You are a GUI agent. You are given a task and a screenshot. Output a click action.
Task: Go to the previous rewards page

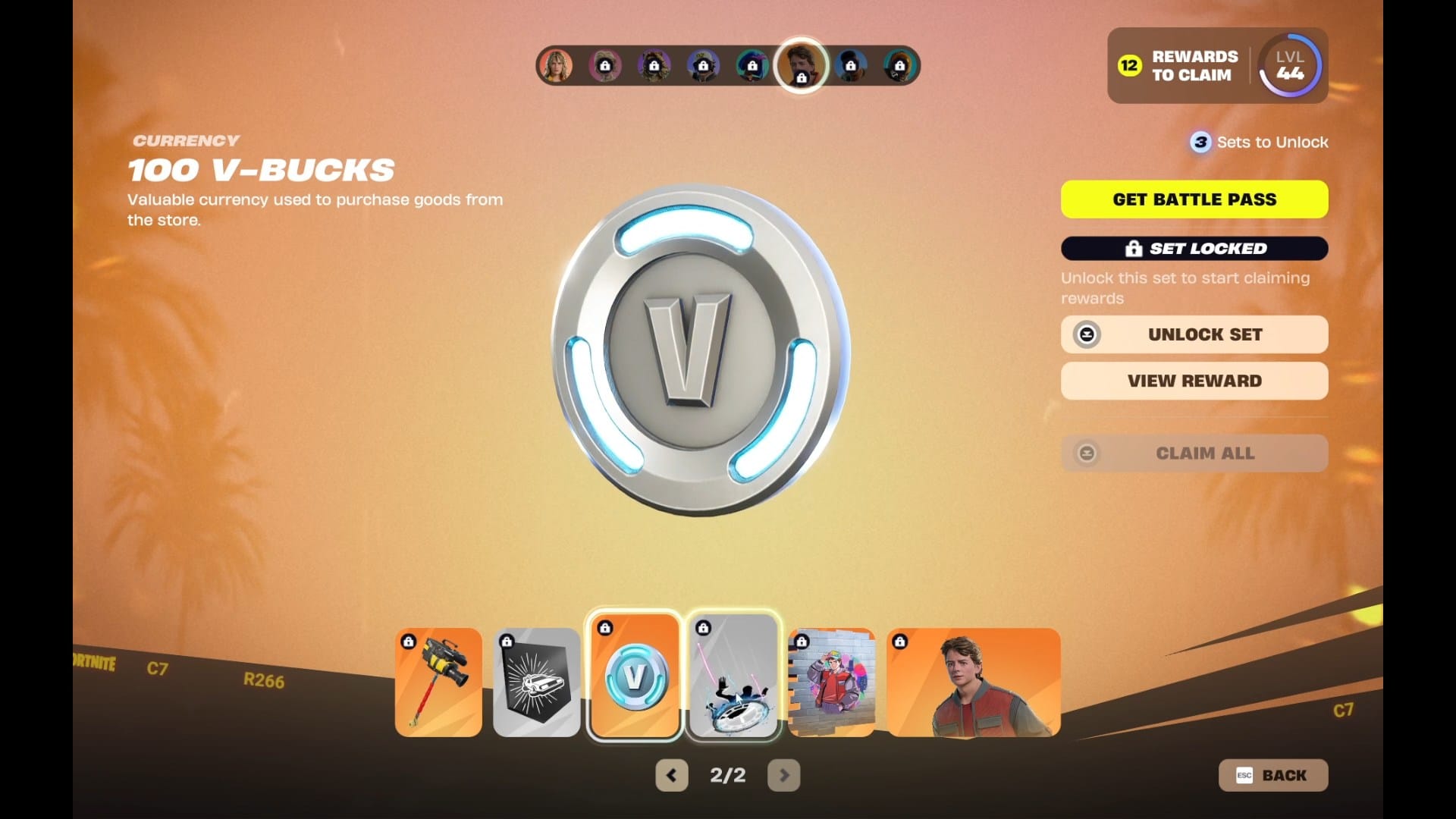pyautogui.click(x=672, y=775)
